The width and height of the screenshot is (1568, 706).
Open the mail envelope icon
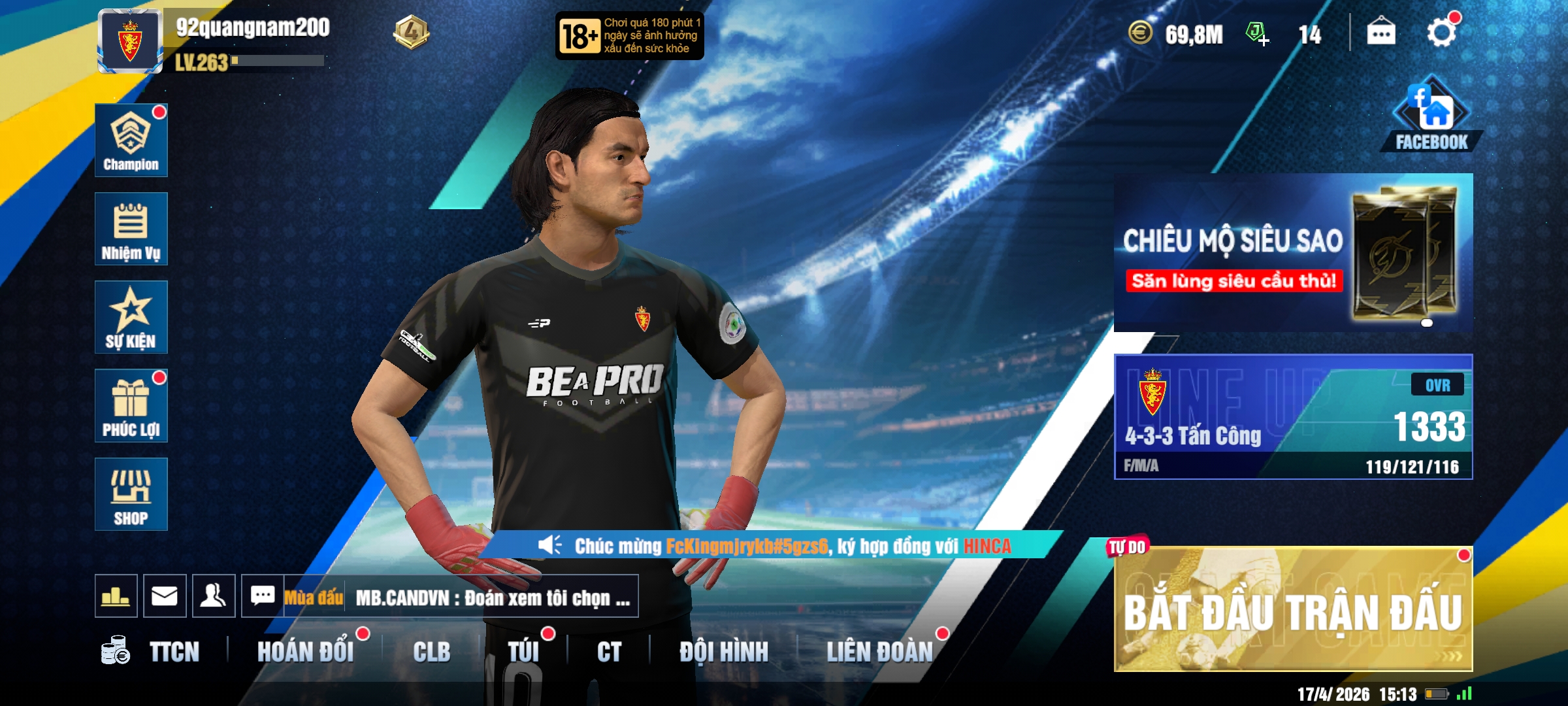[165, 596]
